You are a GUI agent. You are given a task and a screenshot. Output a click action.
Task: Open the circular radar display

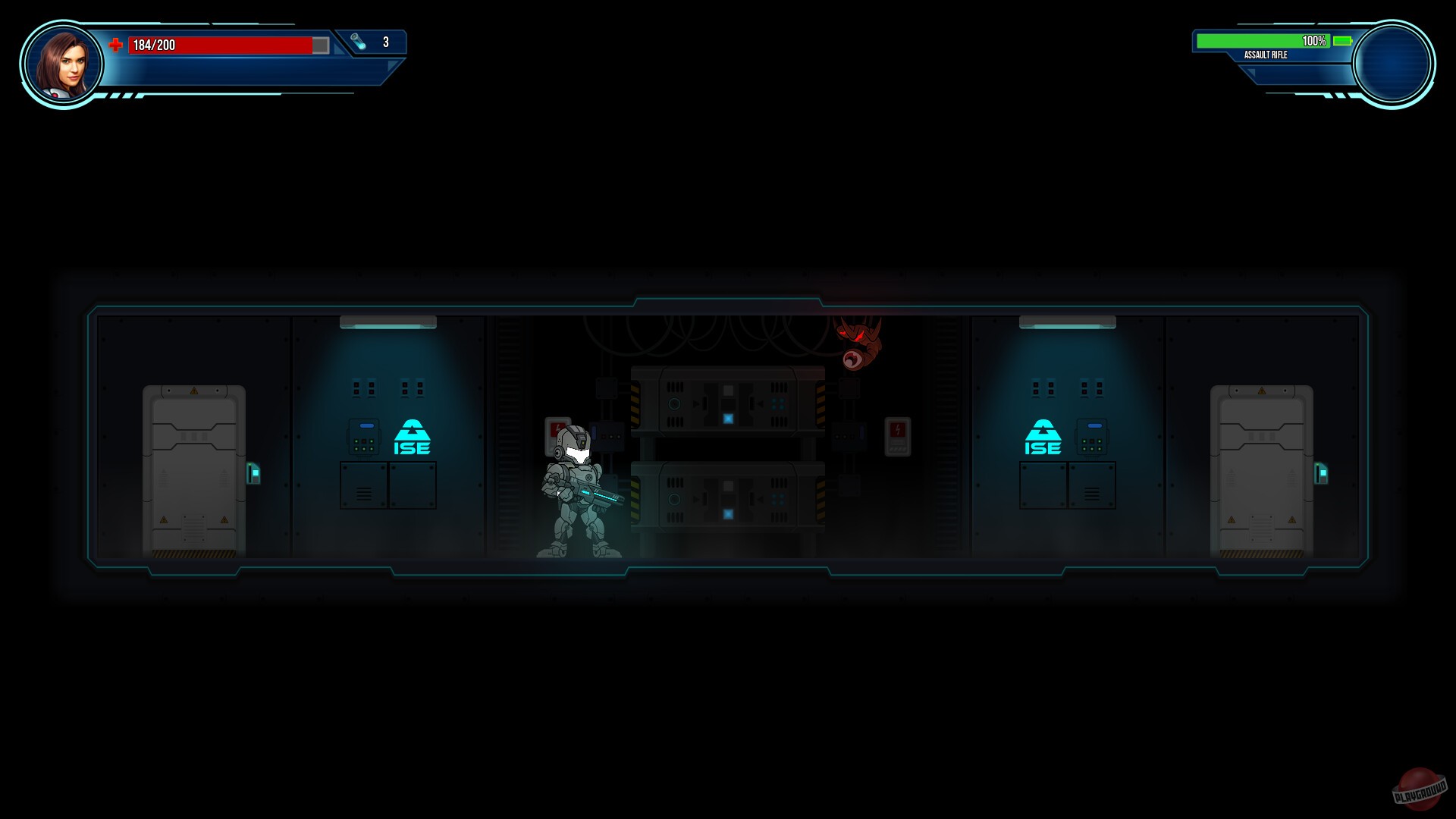click(x=1393, y=64)
